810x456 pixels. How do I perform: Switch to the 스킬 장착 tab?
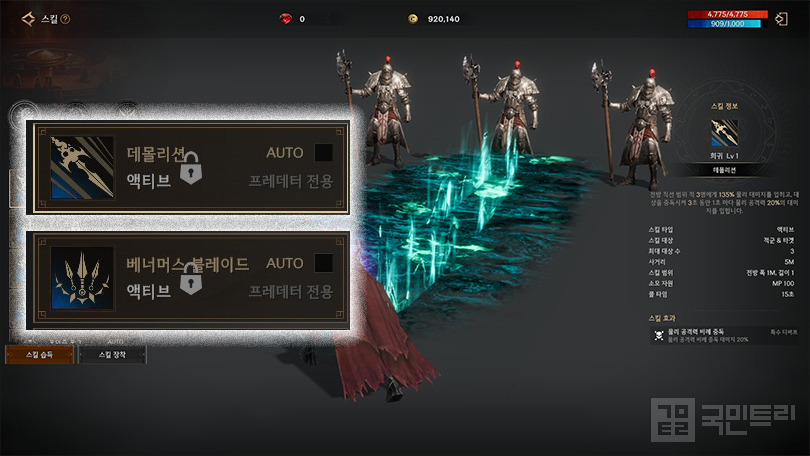[x=111, y=354]
